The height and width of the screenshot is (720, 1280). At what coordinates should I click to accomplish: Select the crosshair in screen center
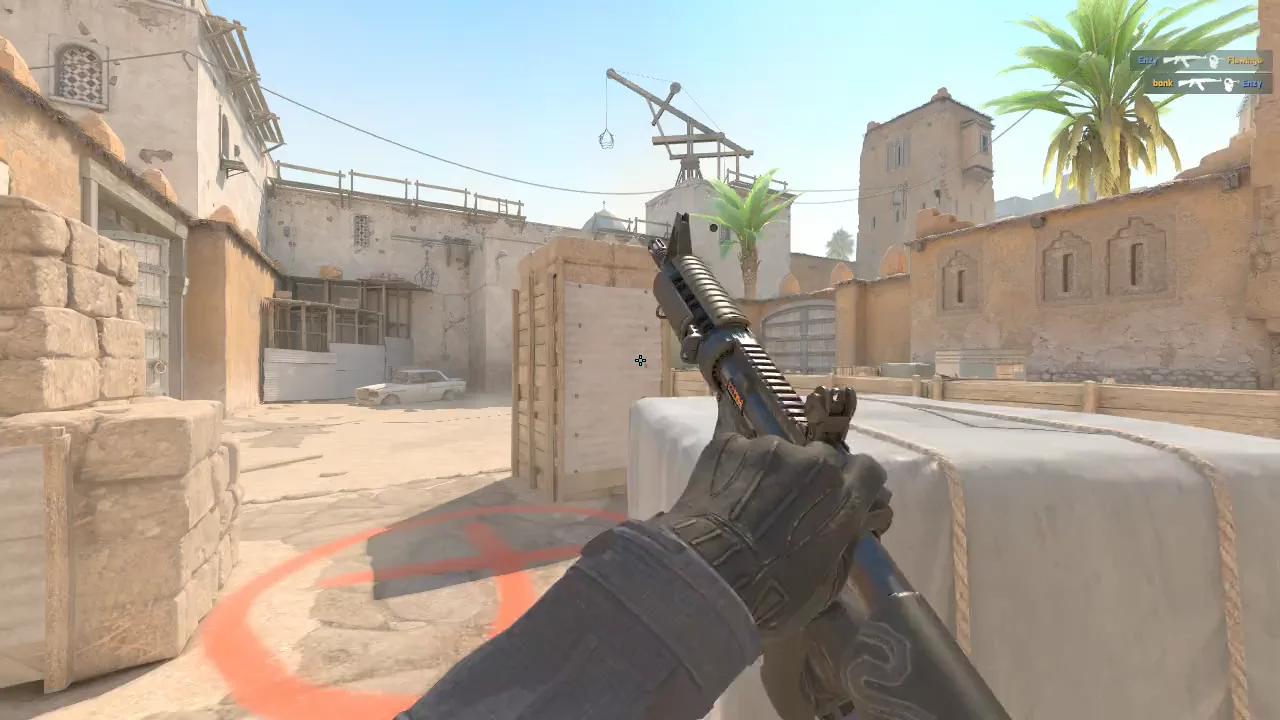[640, 360]
